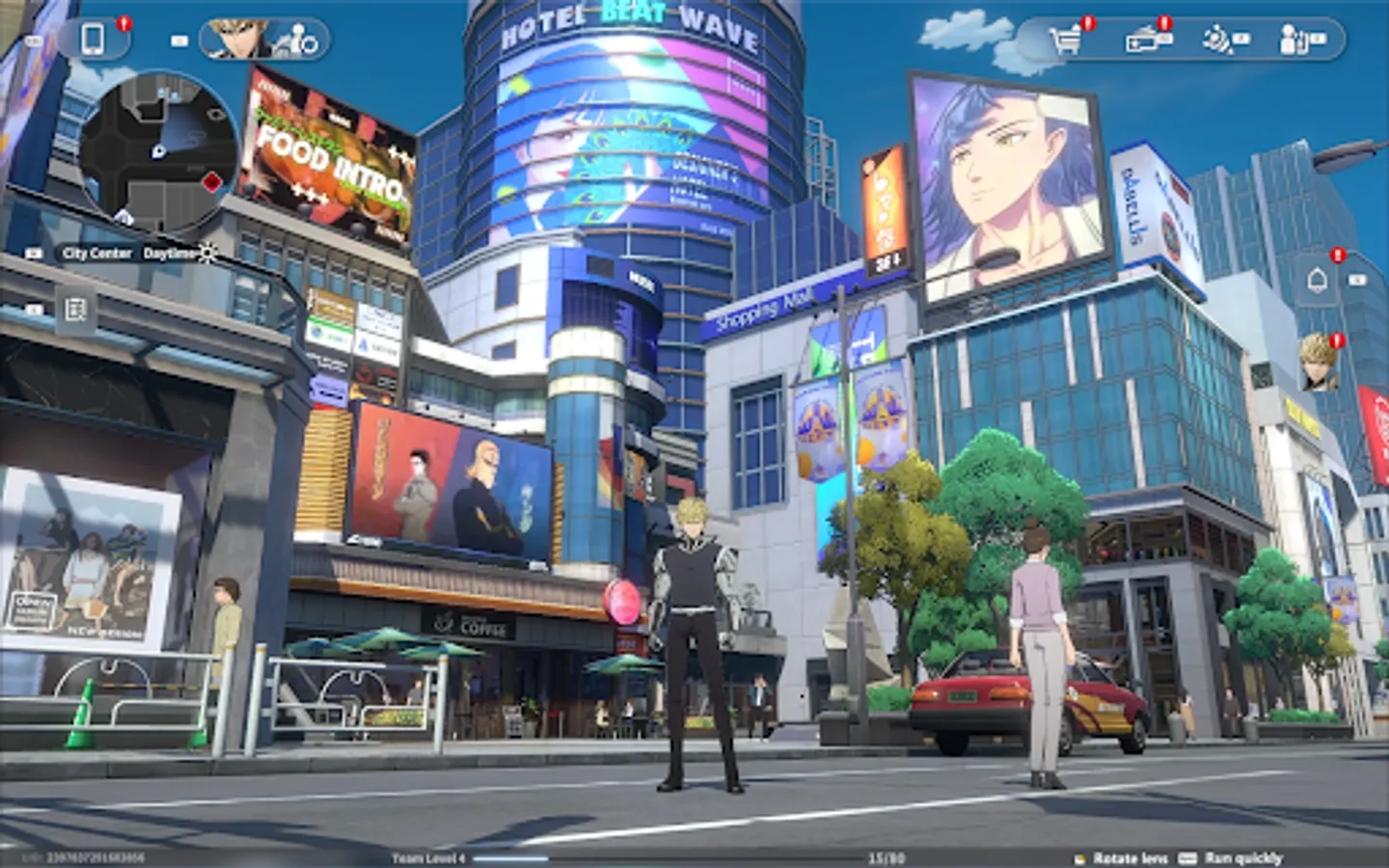
Task: Open the quest checklist icon on left
Action: coord(73,311)
